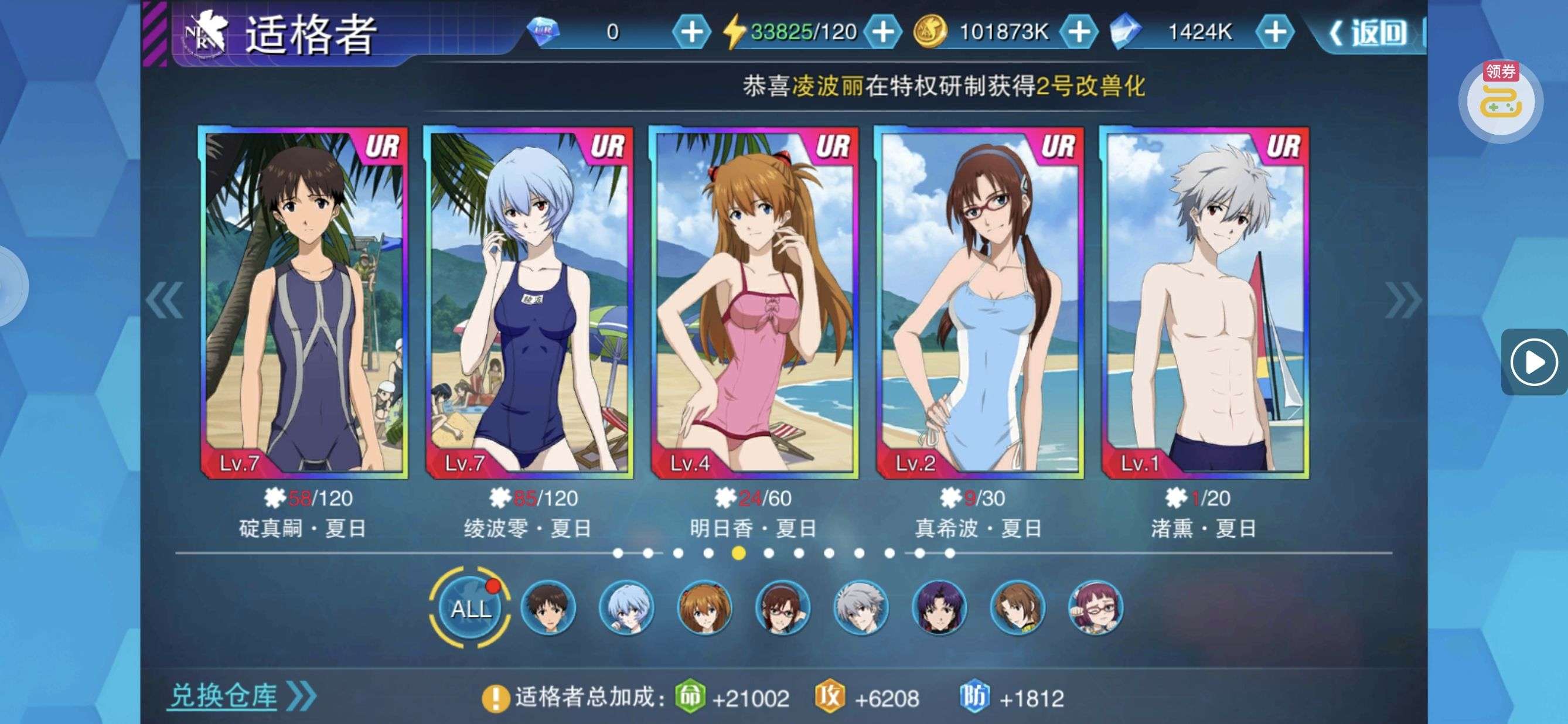Screen dimensions: 1568x724
Task: Click the play button on the side overlay
Action: (x=1533, y=363)
